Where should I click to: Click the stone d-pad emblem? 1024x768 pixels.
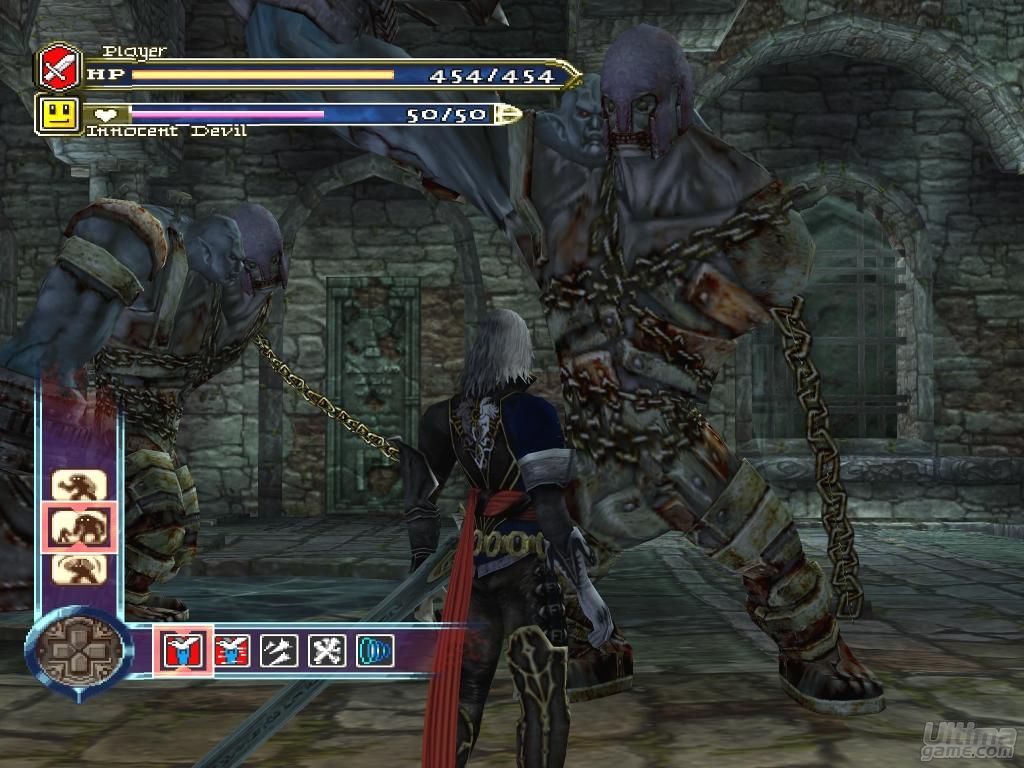[79, 651]
